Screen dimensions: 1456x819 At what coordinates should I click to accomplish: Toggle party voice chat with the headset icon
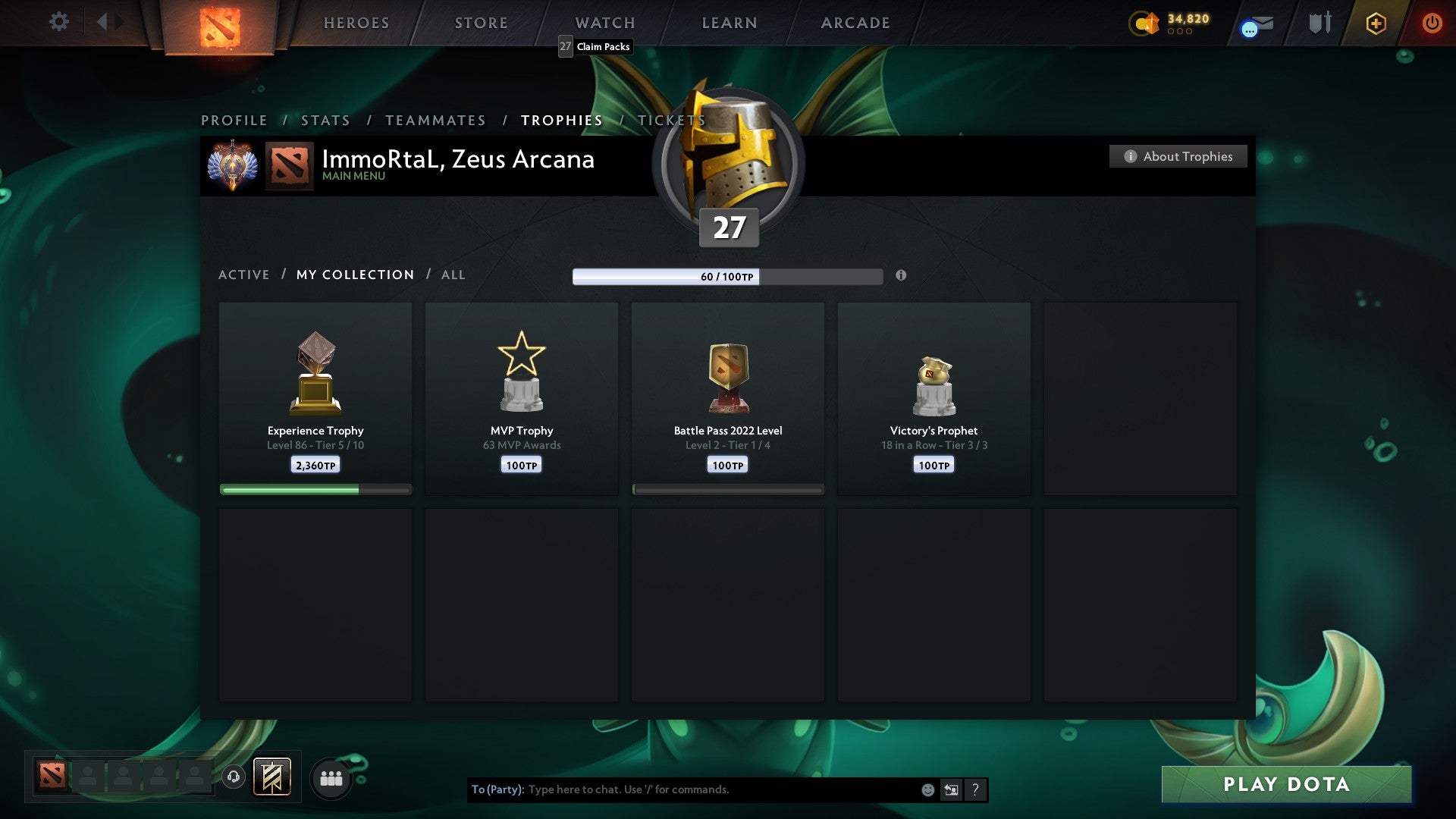tap(233, 777)
